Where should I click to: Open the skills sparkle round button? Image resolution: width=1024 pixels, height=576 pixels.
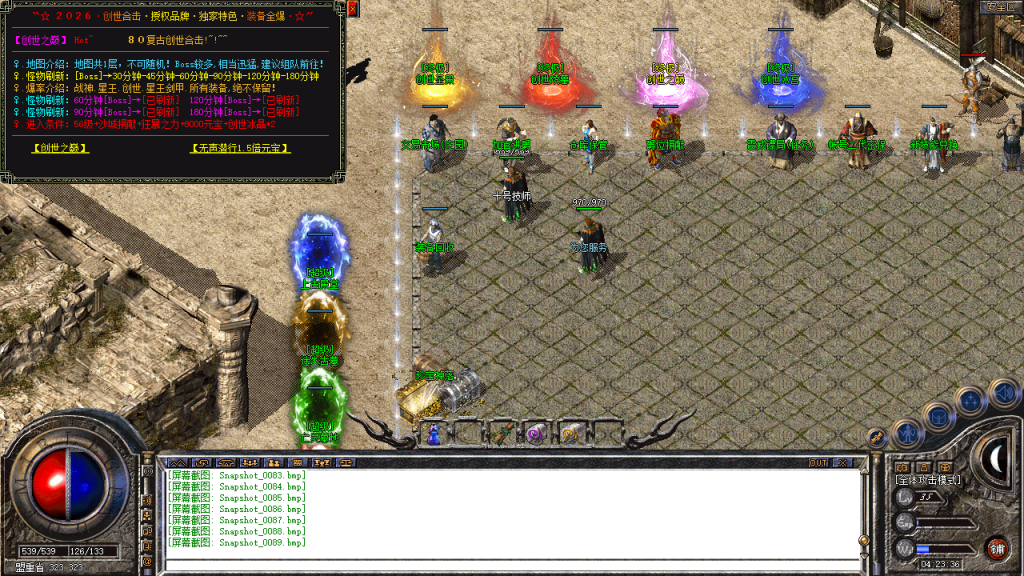coord(970,400)
